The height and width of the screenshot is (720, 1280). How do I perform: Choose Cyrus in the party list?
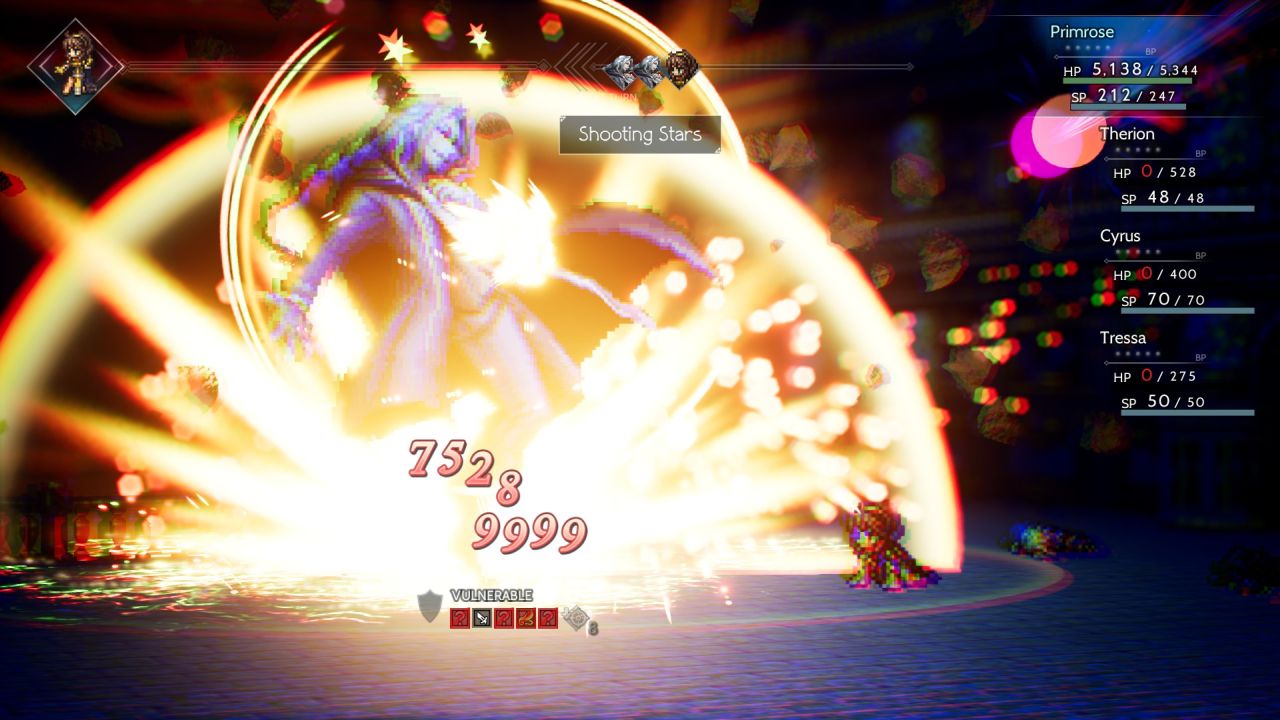coord(1175,272)
